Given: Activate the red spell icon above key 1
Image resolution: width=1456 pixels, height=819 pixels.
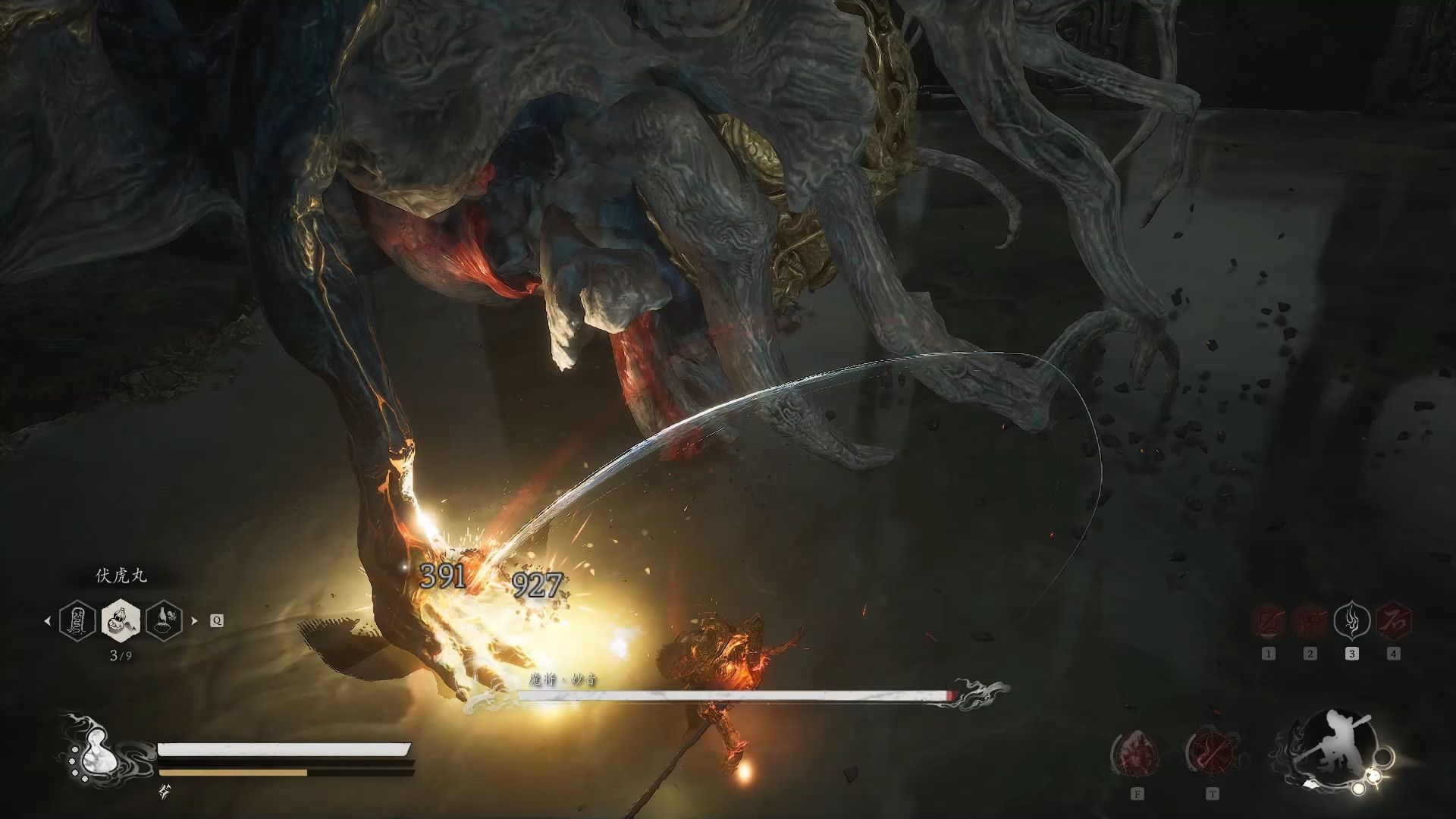Looking at the screenshot, I should 1268,622.
